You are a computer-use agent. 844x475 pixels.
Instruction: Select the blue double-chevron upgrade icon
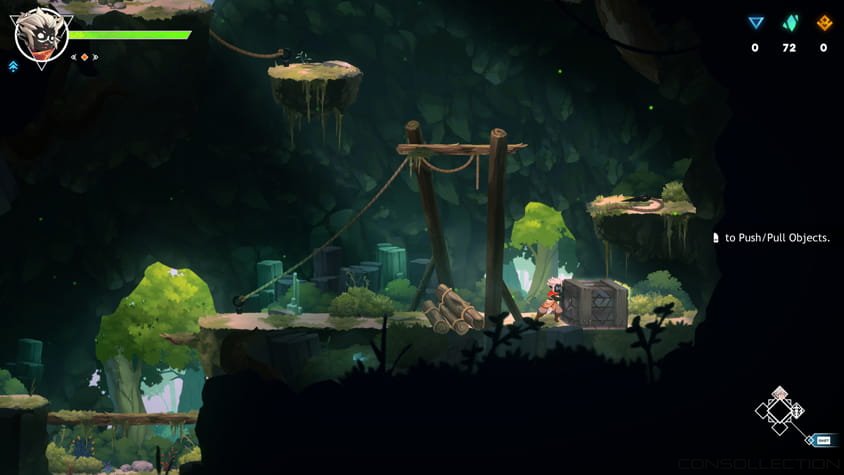pyautogui.click(x=13, y=66)
